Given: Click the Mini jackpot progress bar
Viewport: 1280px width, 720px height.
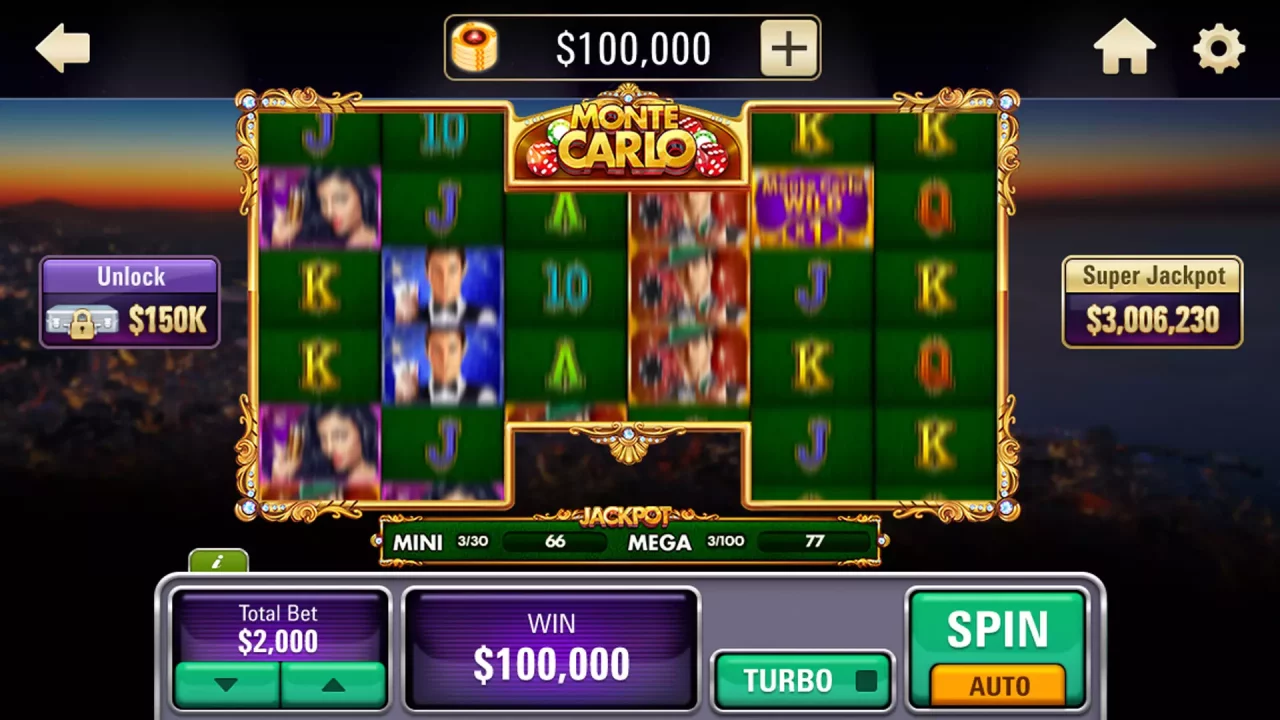Looking at the screenshot, I should pos(556,542).
